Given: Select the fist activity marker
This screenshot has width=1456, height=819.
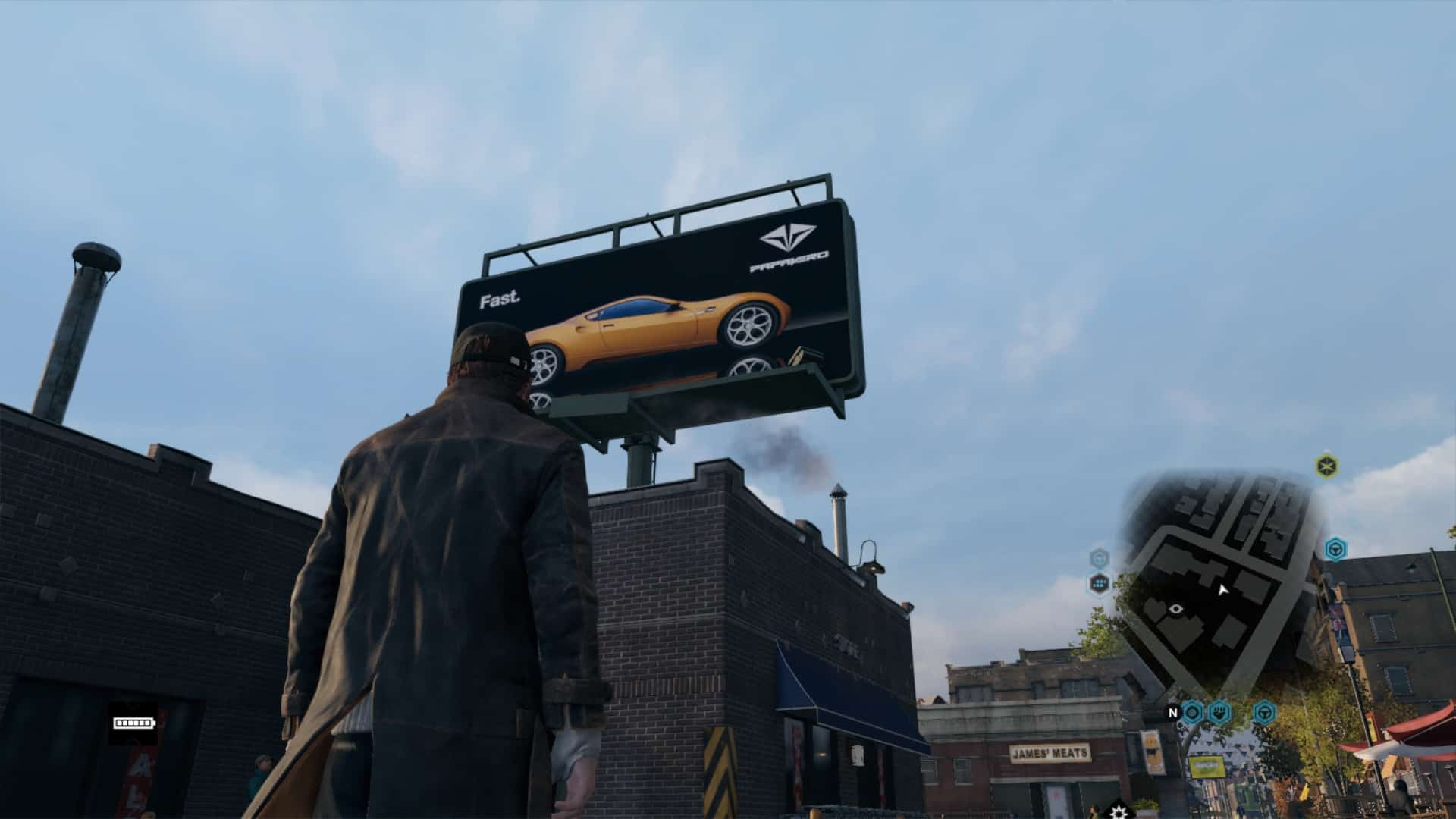Looking at the screenshot, I should click(x=1219, y=712).
